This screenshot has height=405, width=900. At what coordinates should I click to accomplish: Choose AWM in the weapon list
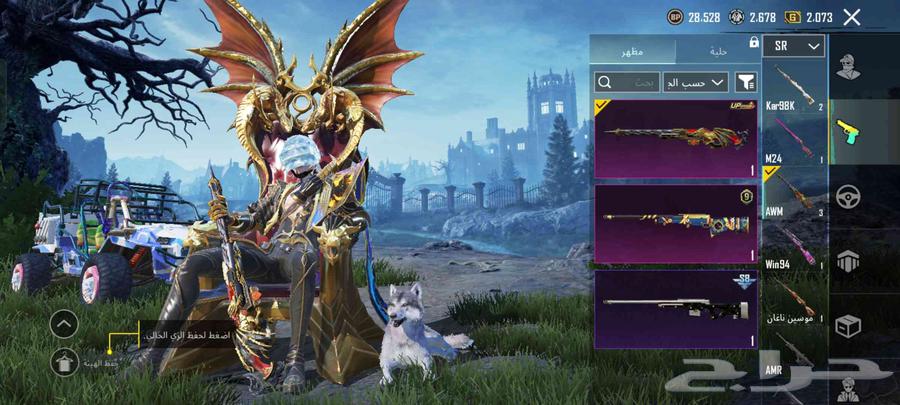click(794, 193)
